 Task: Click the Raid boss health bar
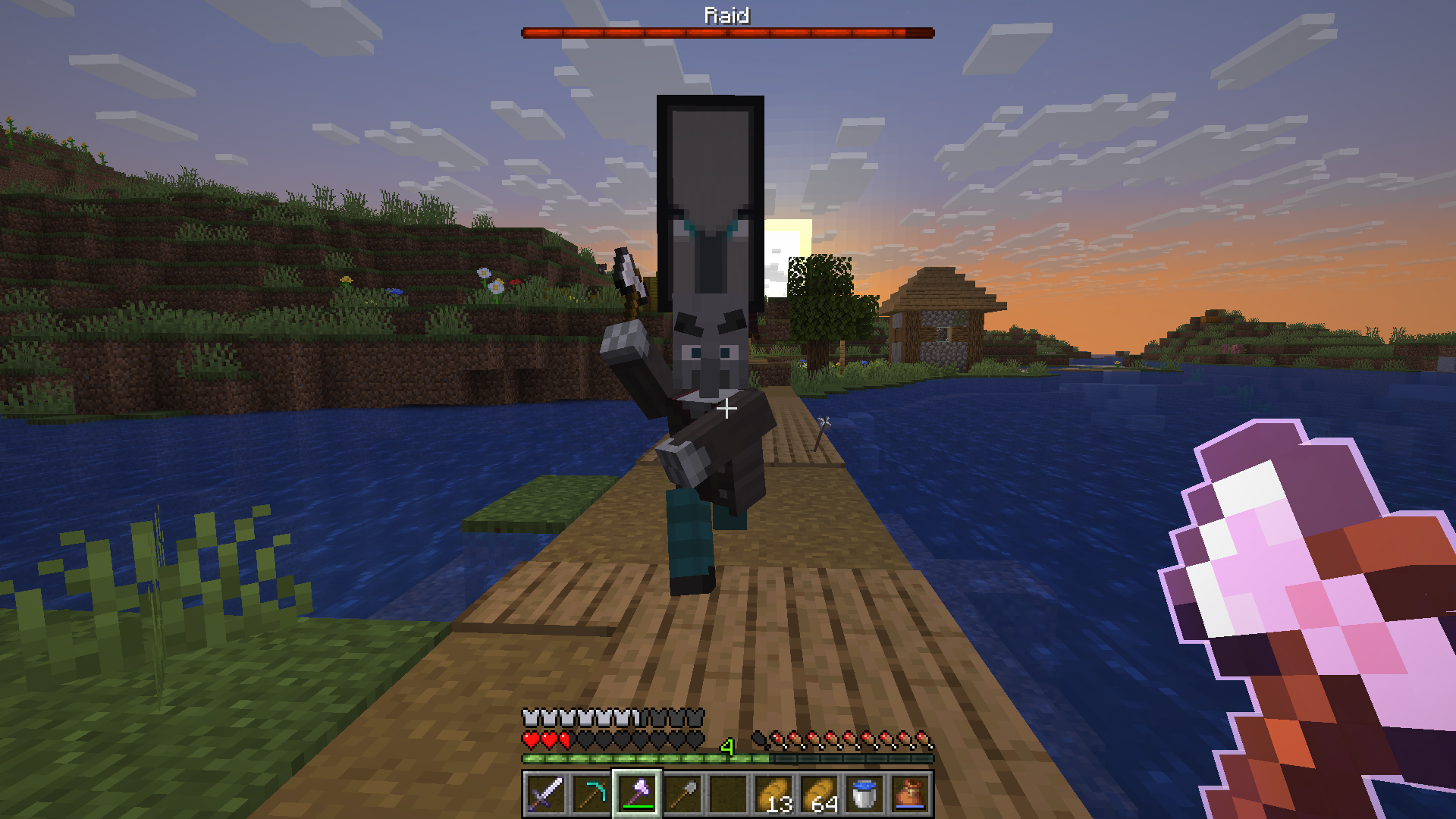726,32
